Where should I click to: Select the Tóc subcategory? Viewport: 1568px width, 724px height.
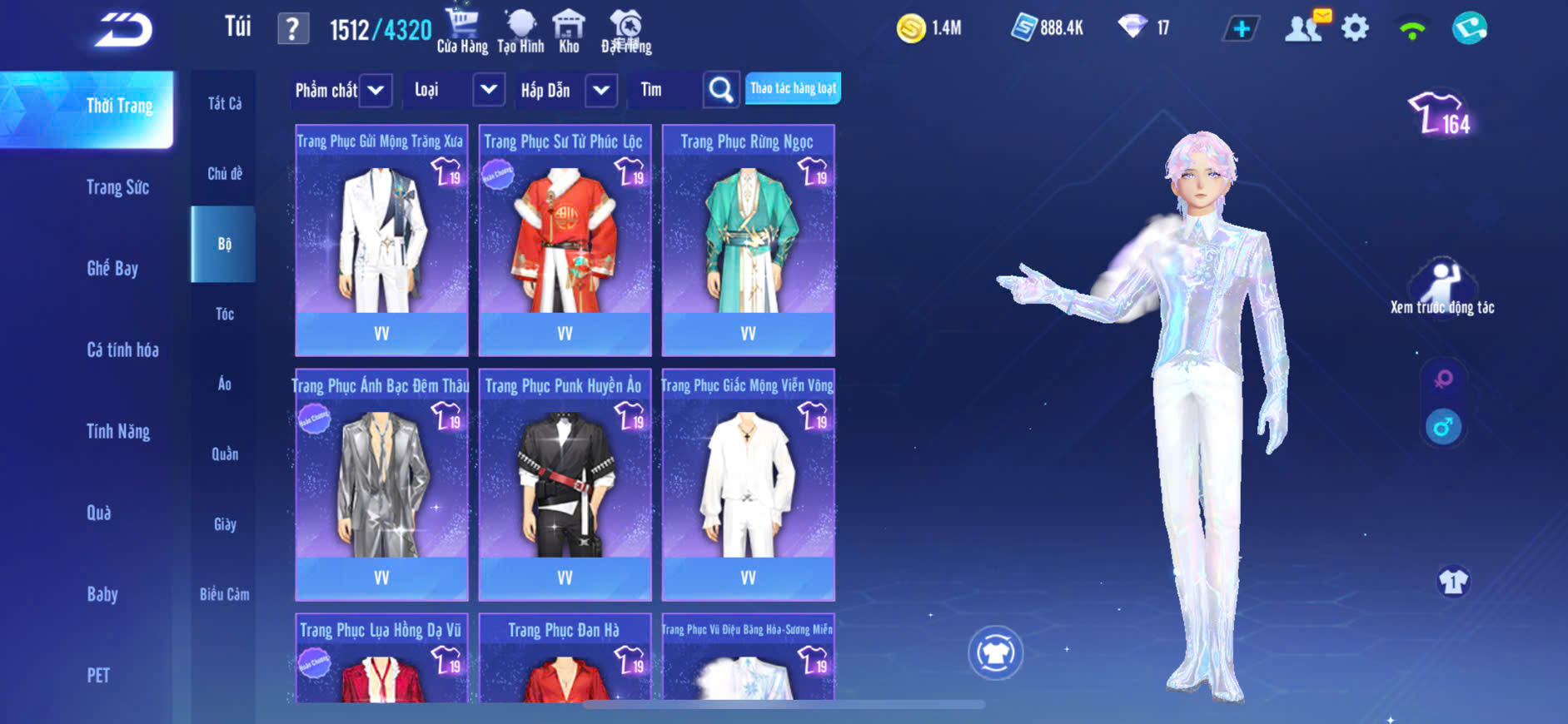click(x=224, y=314)
